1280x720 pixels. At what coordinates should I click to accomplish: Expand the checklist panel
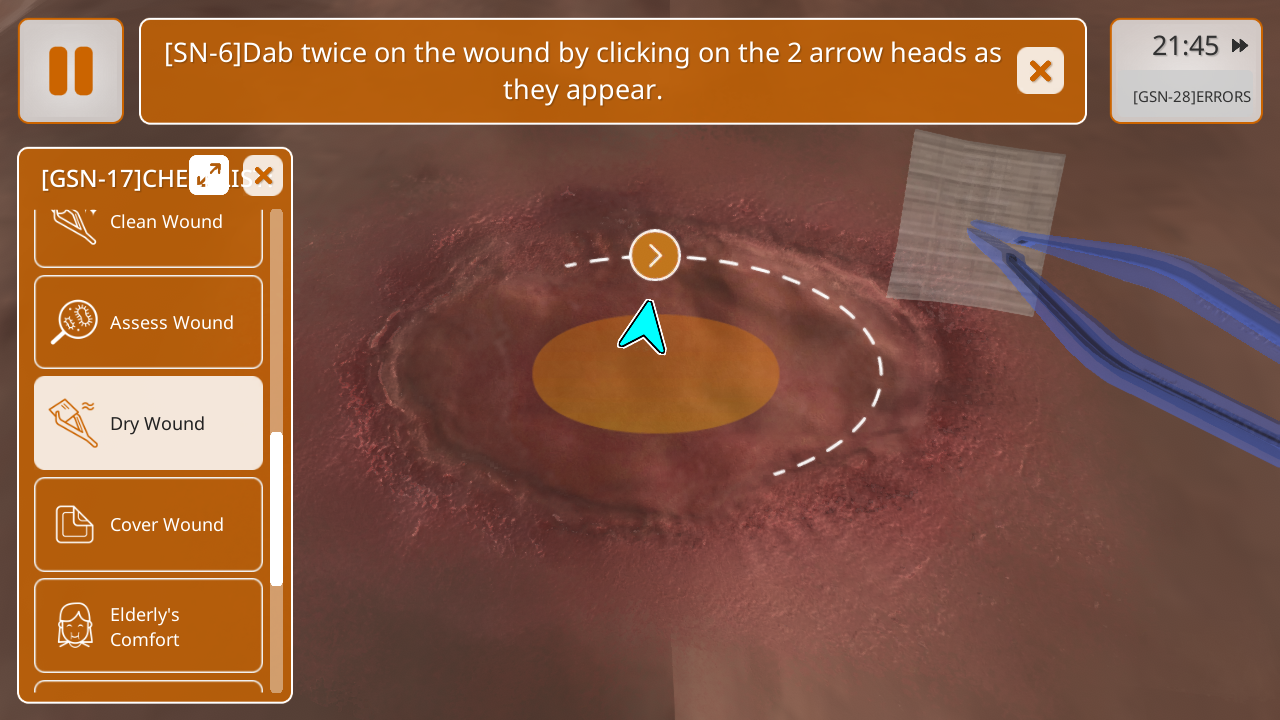click(x=209, y=175)
